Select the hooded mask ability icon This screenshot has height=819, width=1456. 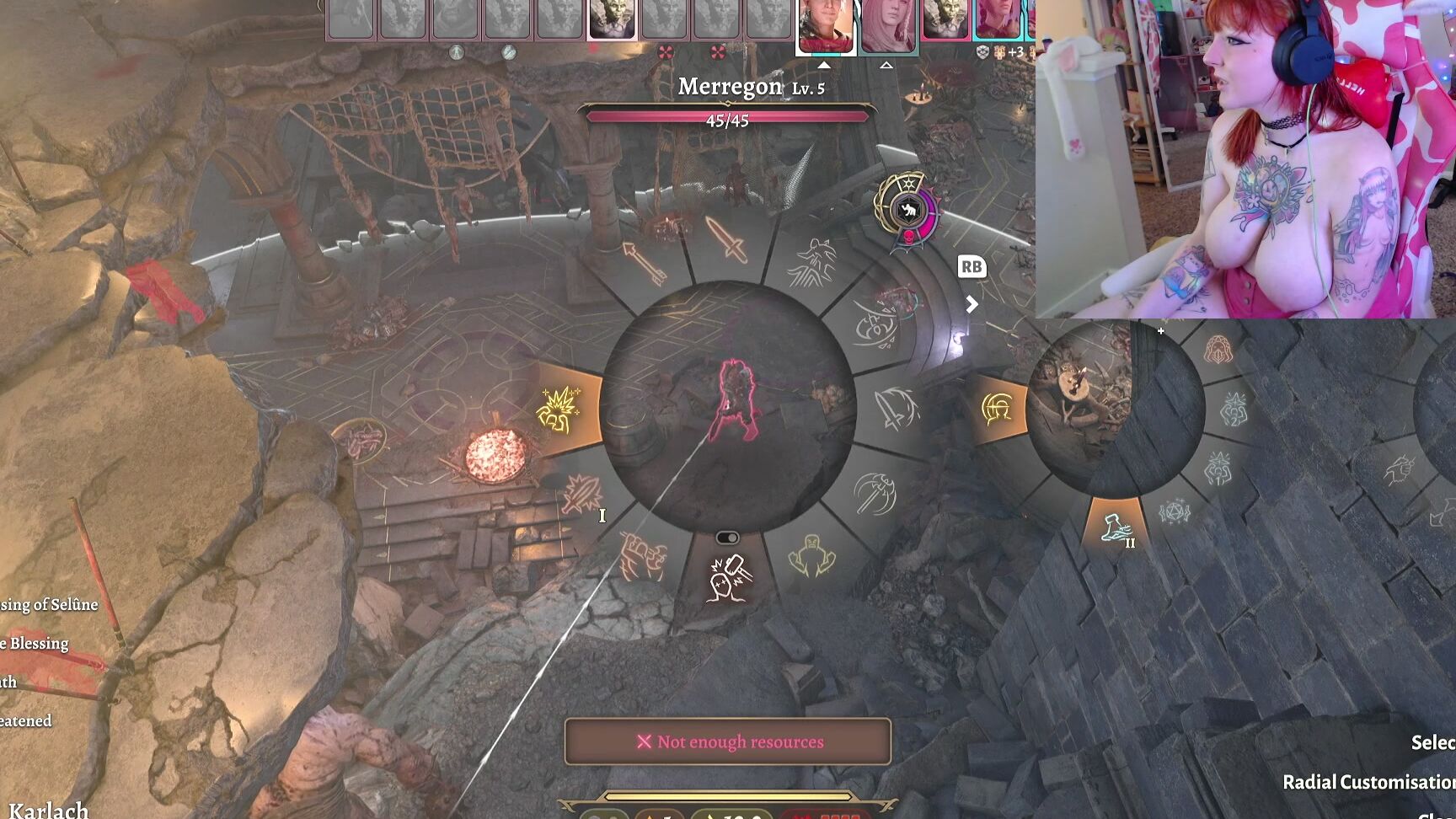click(x=1218, y=349)
